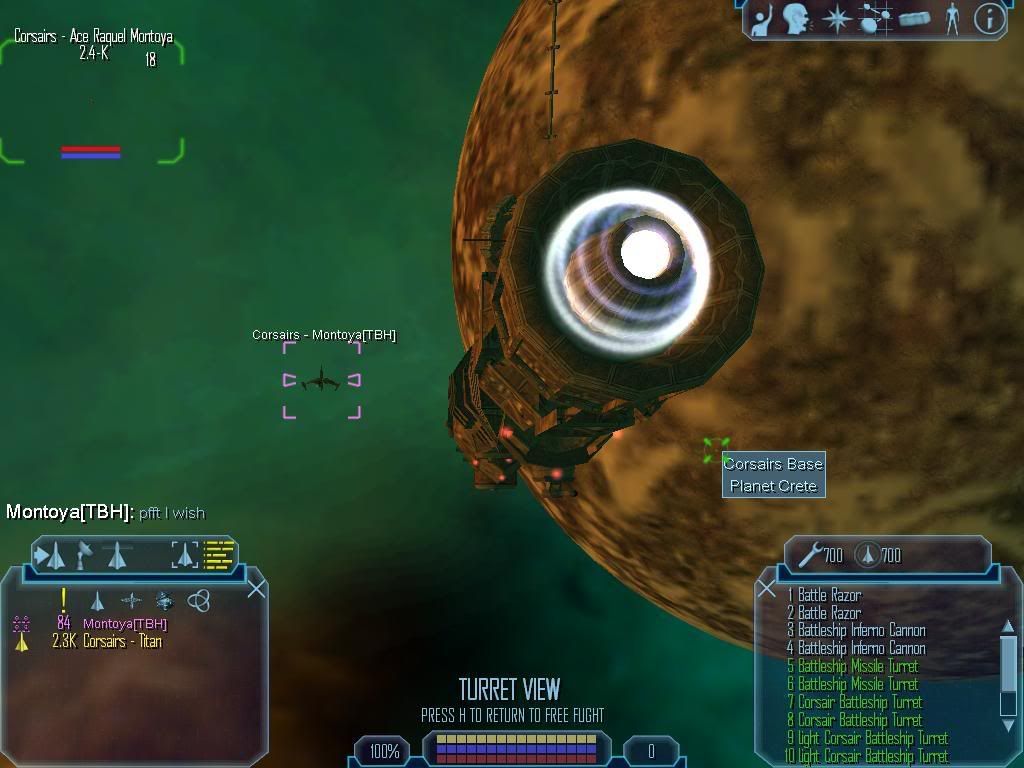The width and height of the screenshot is (1024, 768).
Task: Activate the go-to arrow ship icon
Action: [51, 555]
